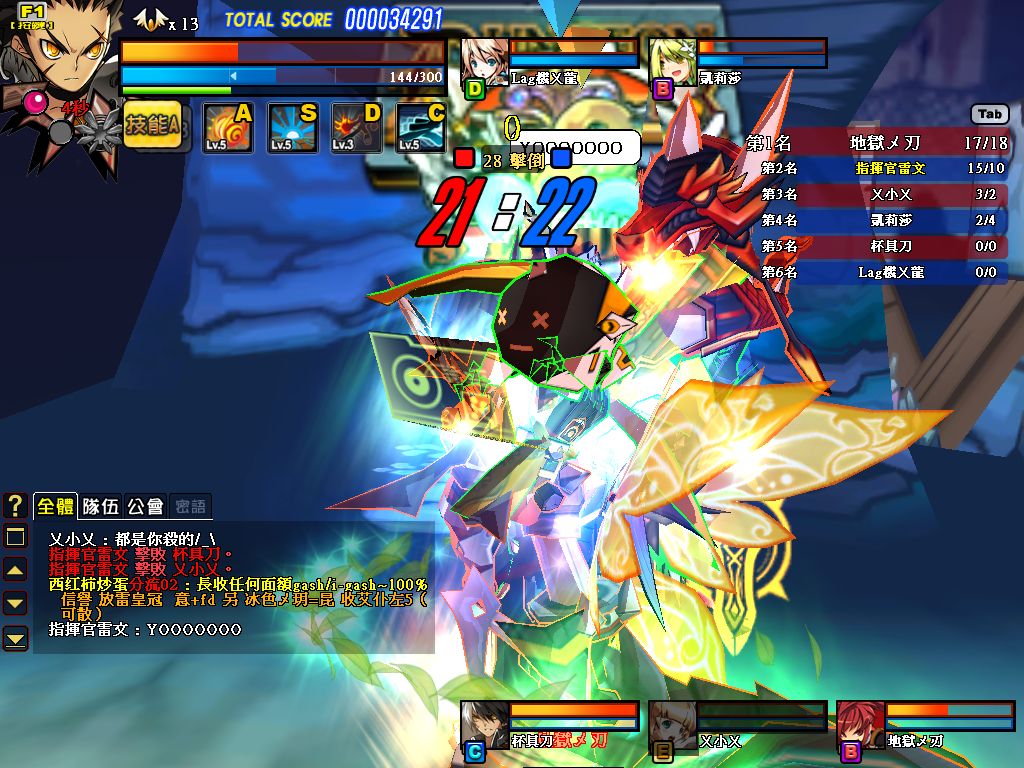1024x768 pixels.
Task: Select 指揮官雷文 second-place scoreboard row
Action: point(877,169)
